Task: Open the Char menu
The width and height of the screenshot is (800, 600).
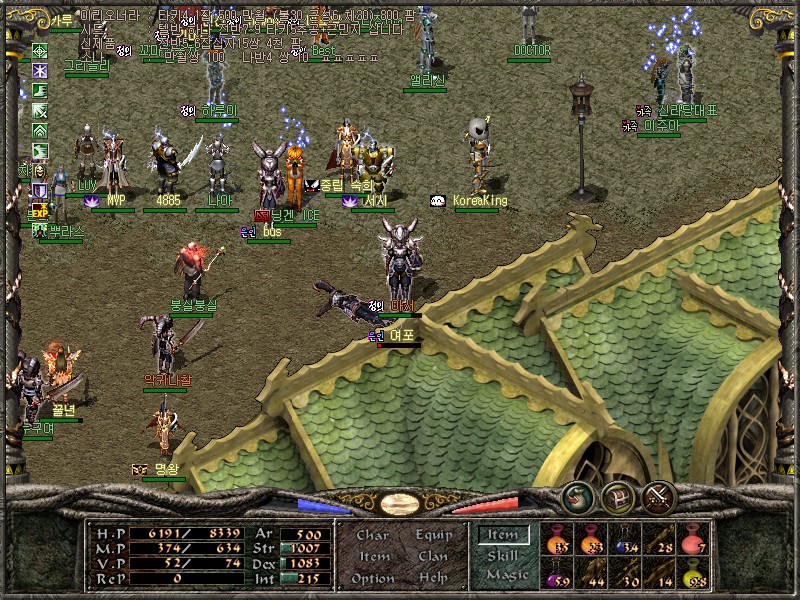Action: click(x=373, y=535)
